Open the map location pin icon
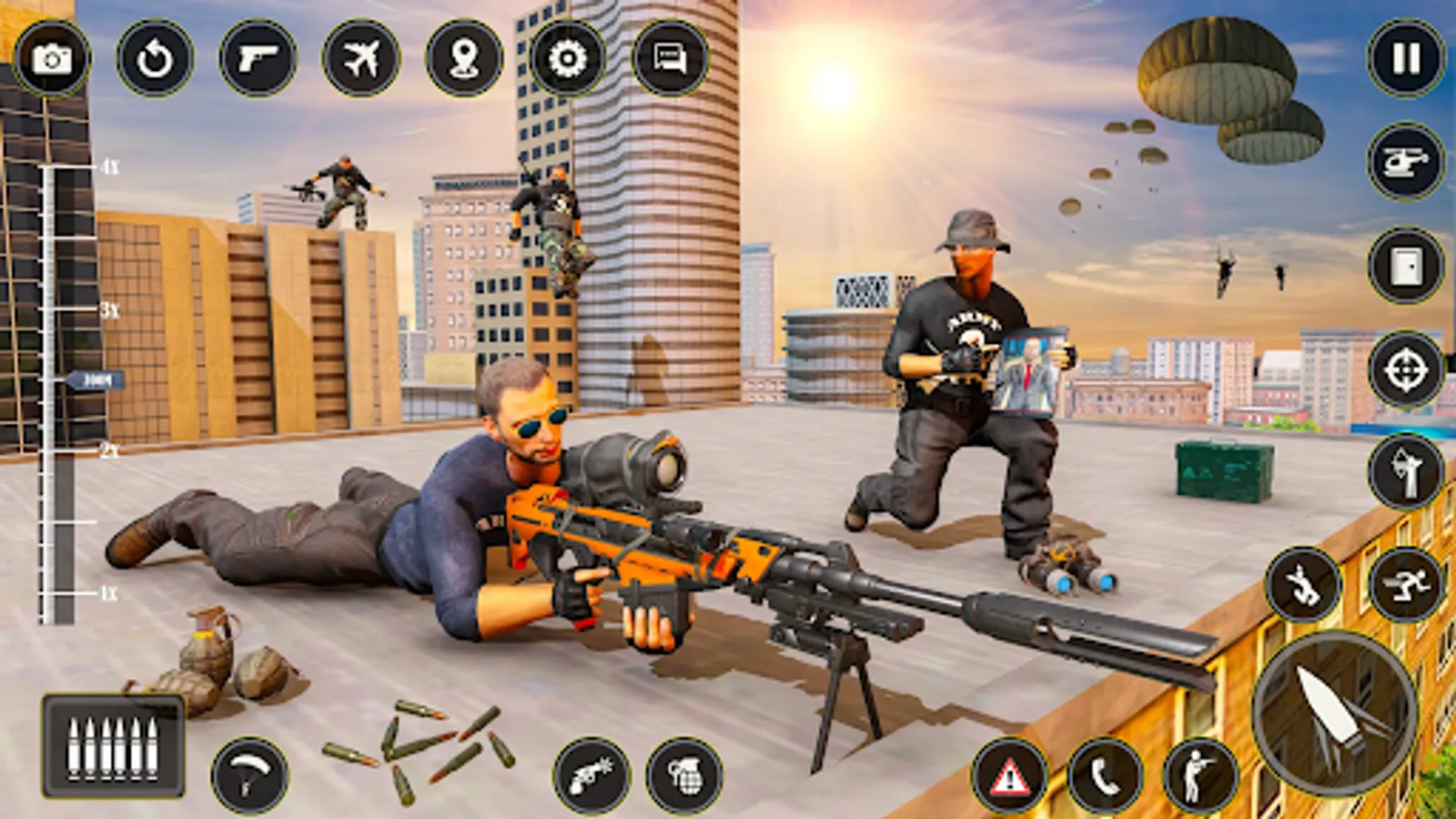Image resolution: width=1456 pixels, height=819 pixels. [464, 59]
